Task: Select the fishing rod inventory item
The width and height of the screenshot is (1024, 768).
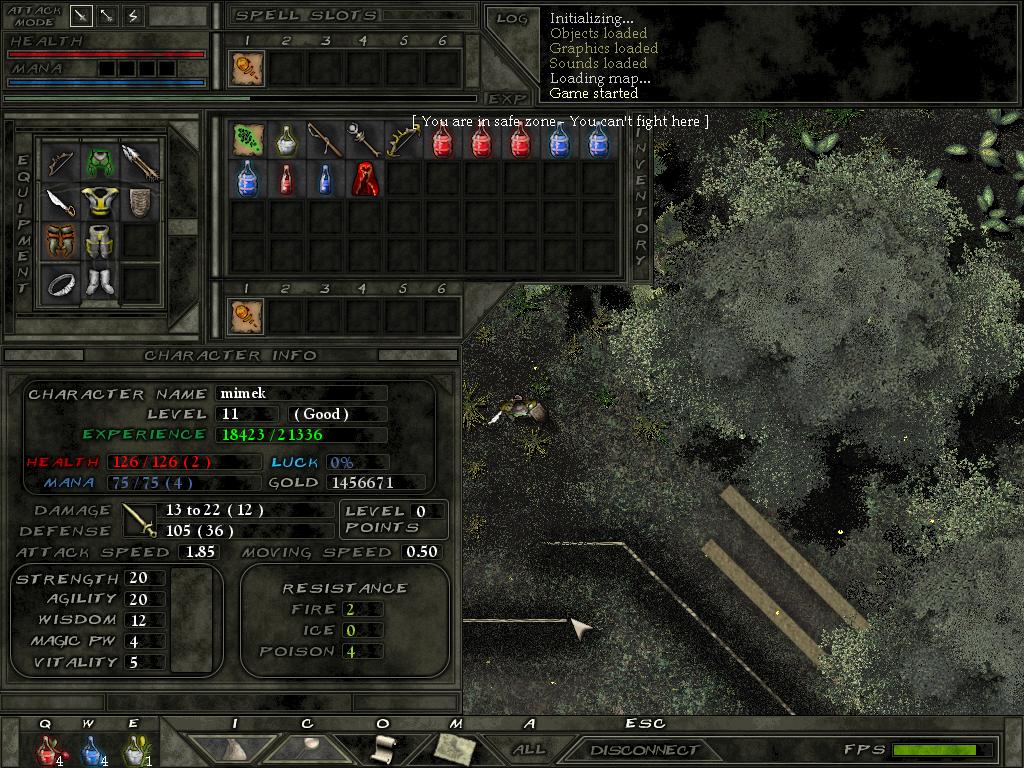Action: [x=325, y=140]
